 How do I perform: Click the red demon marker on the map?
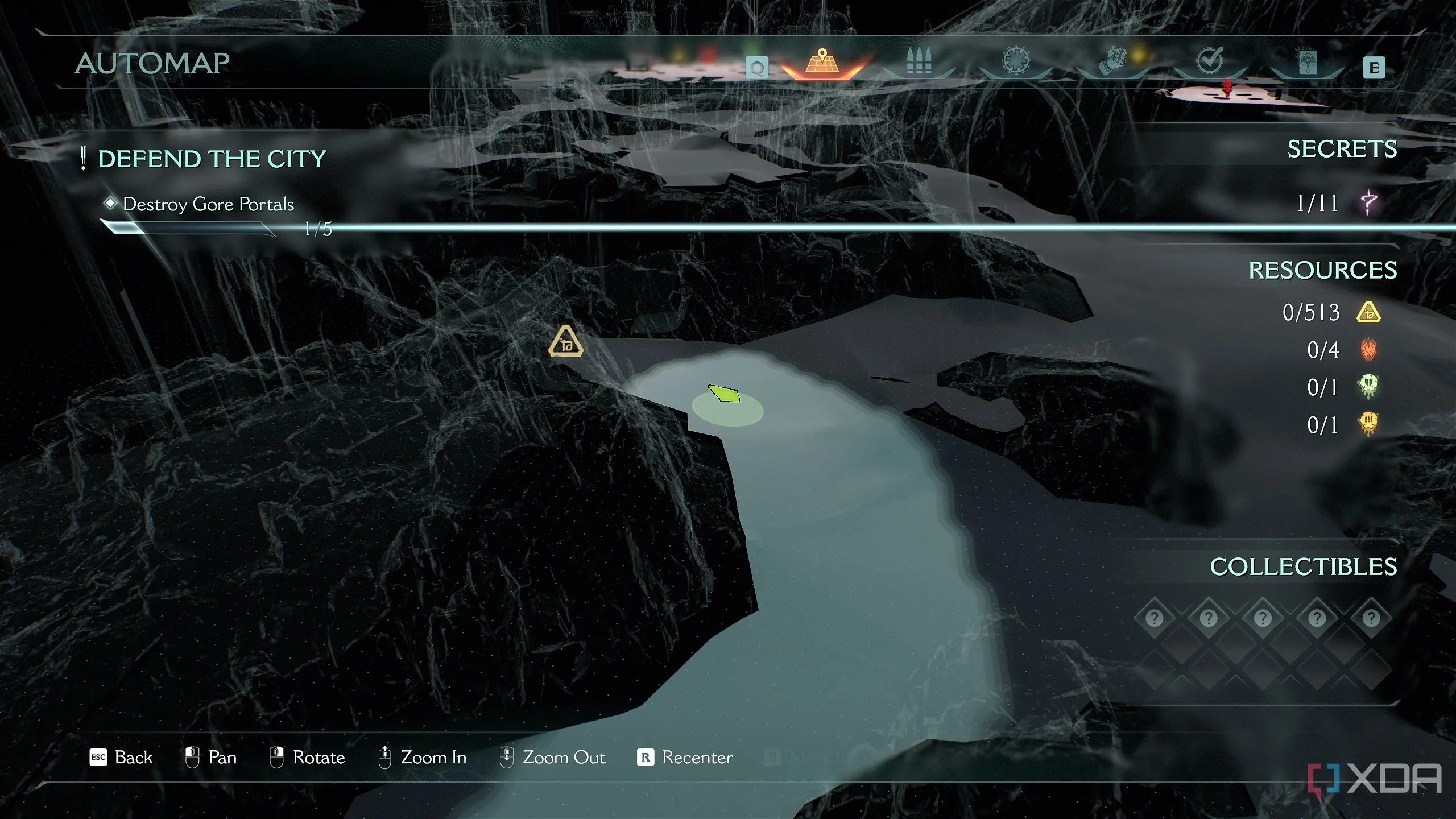coord(1227,88)
